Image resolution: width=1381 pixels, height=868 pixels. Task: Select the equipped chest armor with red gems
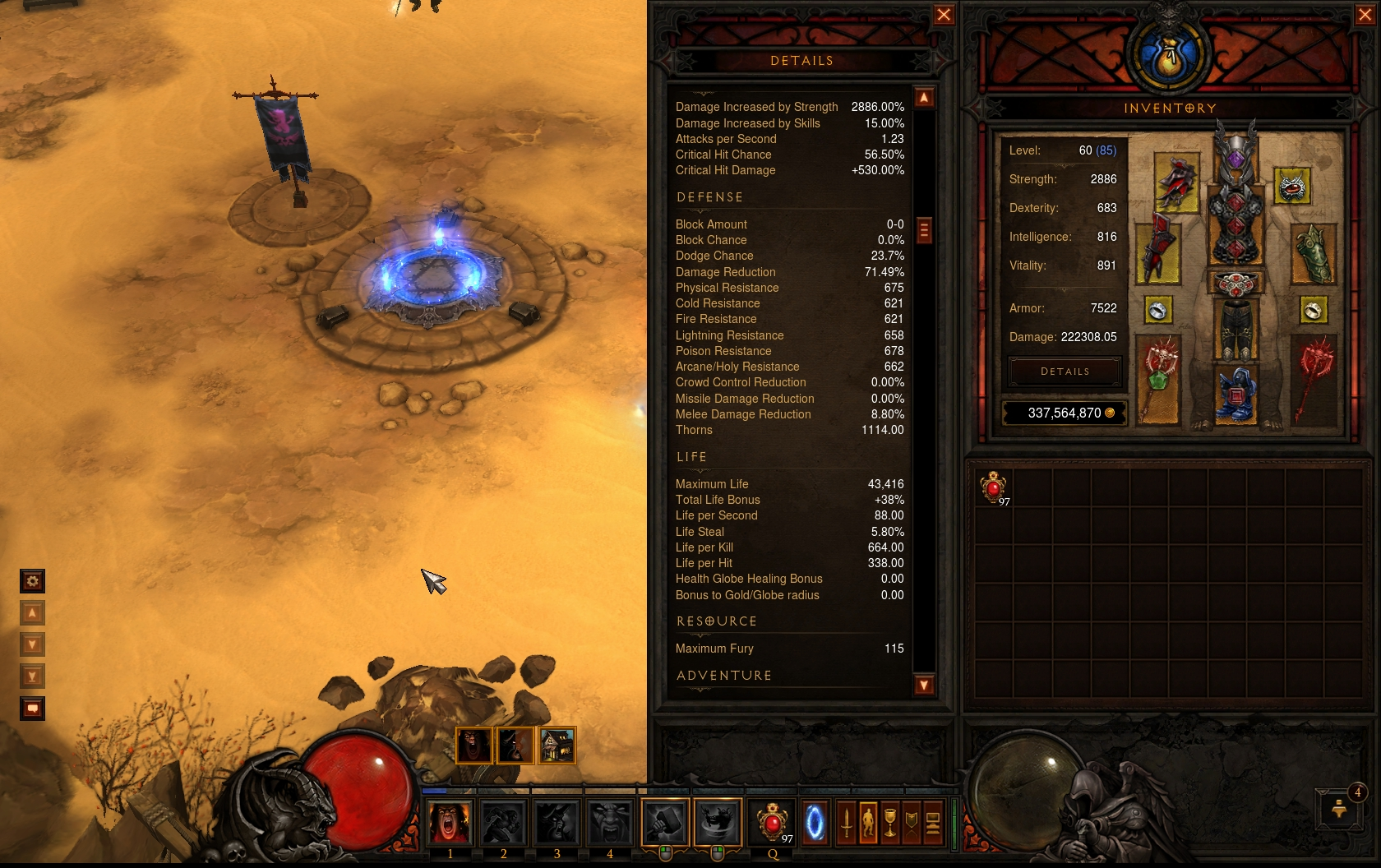pos(1236,228)
